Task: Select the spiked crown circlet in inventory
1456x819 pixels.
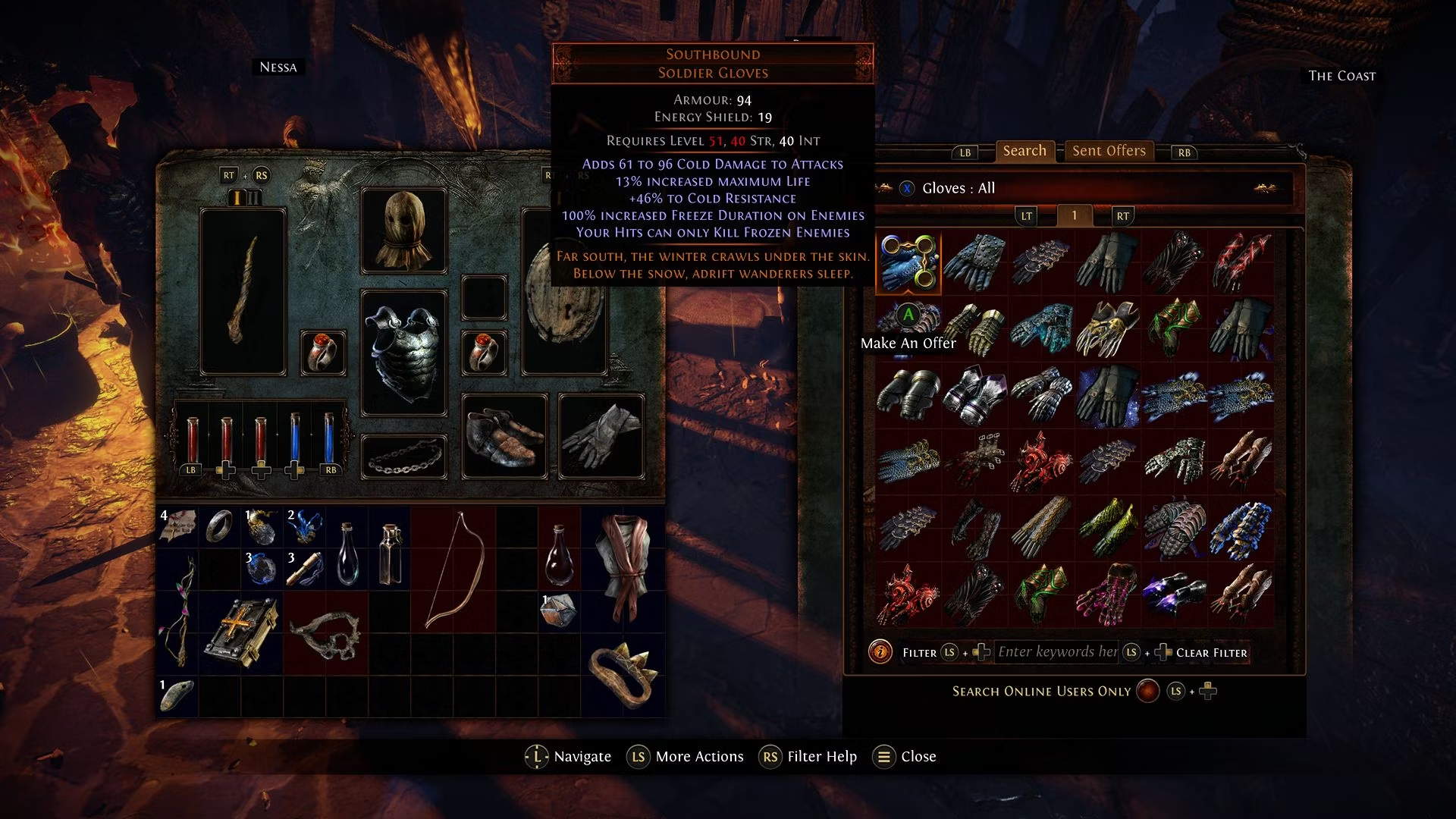Action: pyautogui.click(x=622, y=675)
